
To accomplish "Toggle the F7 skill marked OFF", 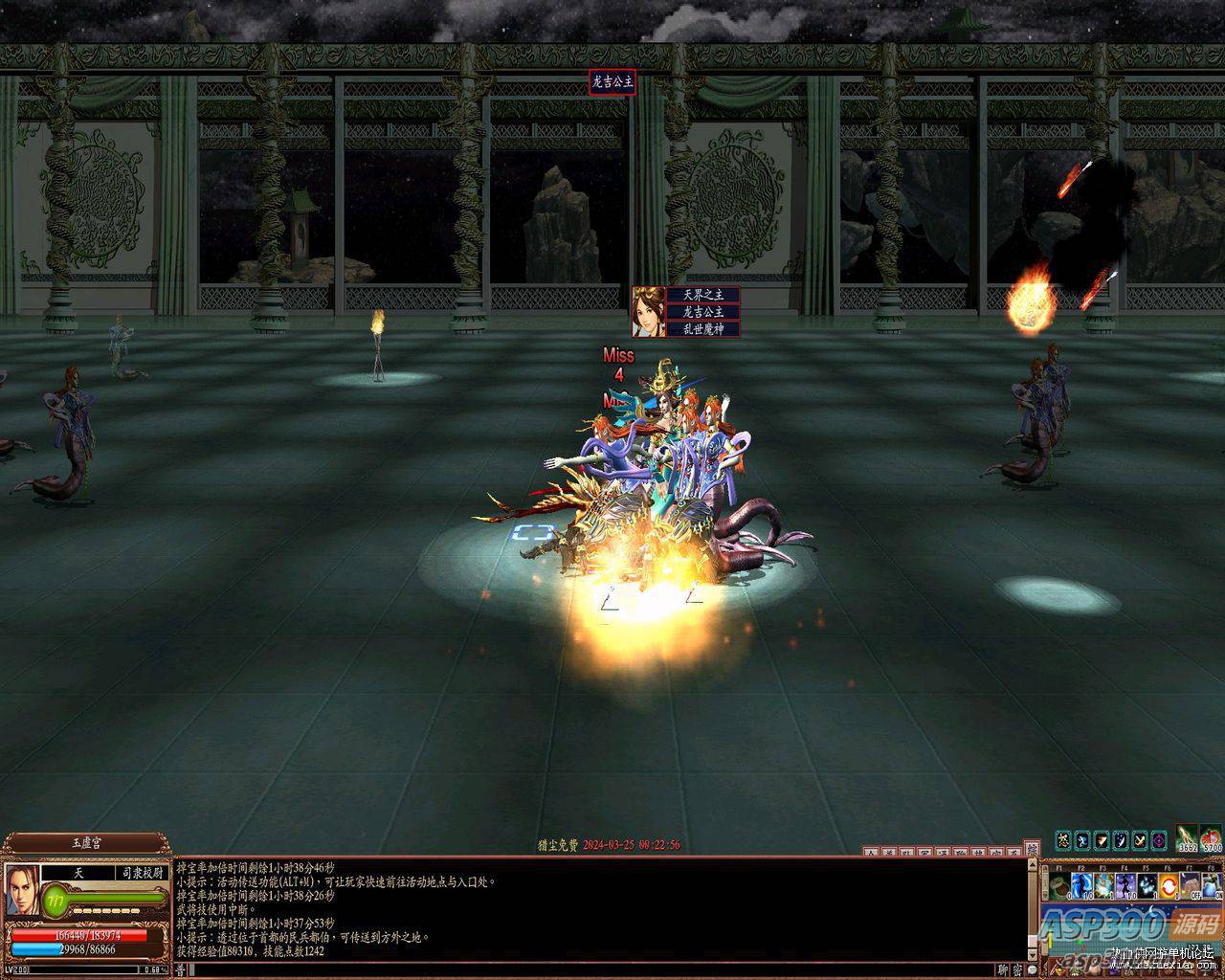I will [1191, 885].
